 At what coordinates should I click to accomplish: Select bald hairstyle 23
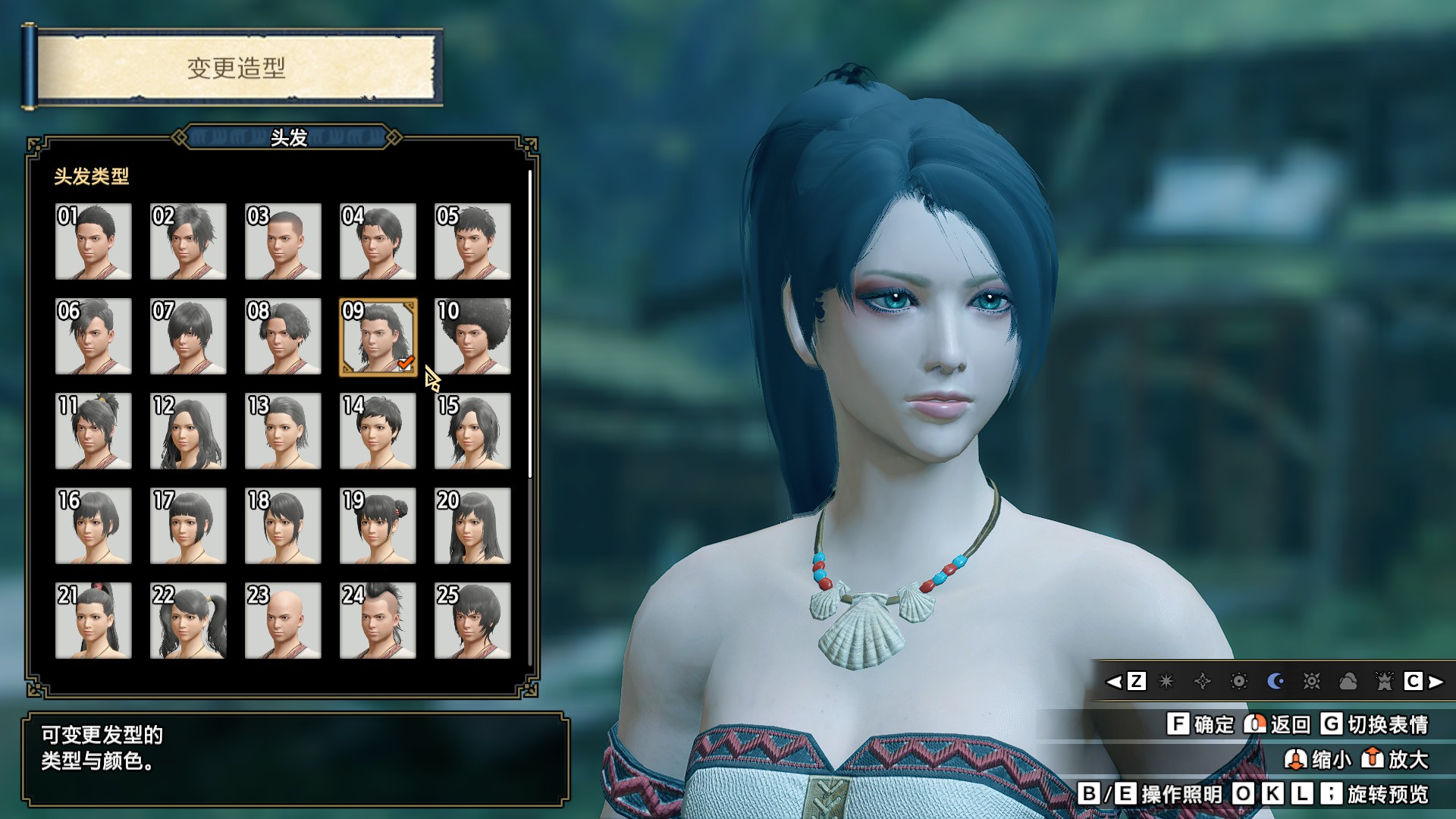tap(283, 620)
